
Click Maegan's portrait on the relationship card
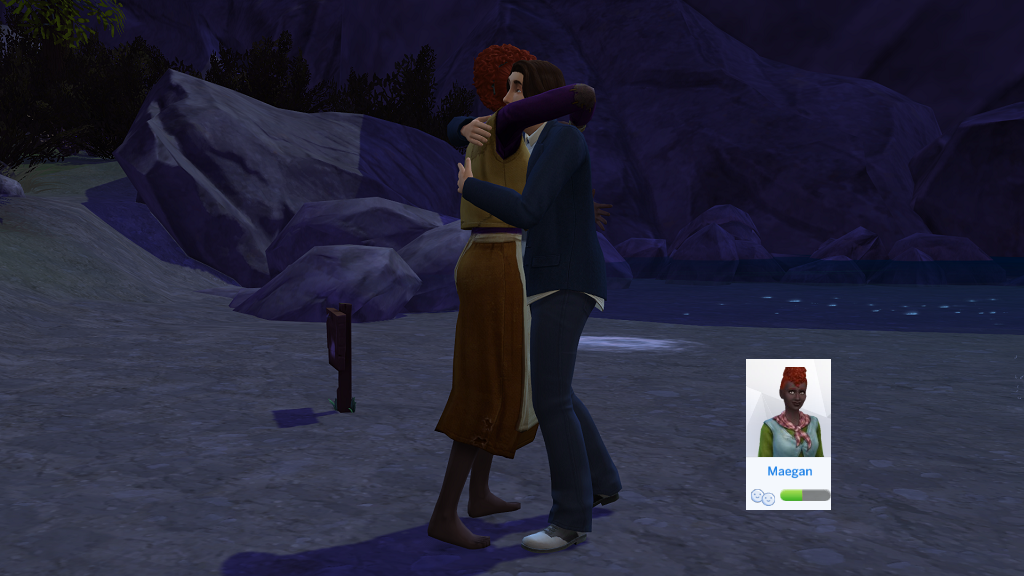788,408
